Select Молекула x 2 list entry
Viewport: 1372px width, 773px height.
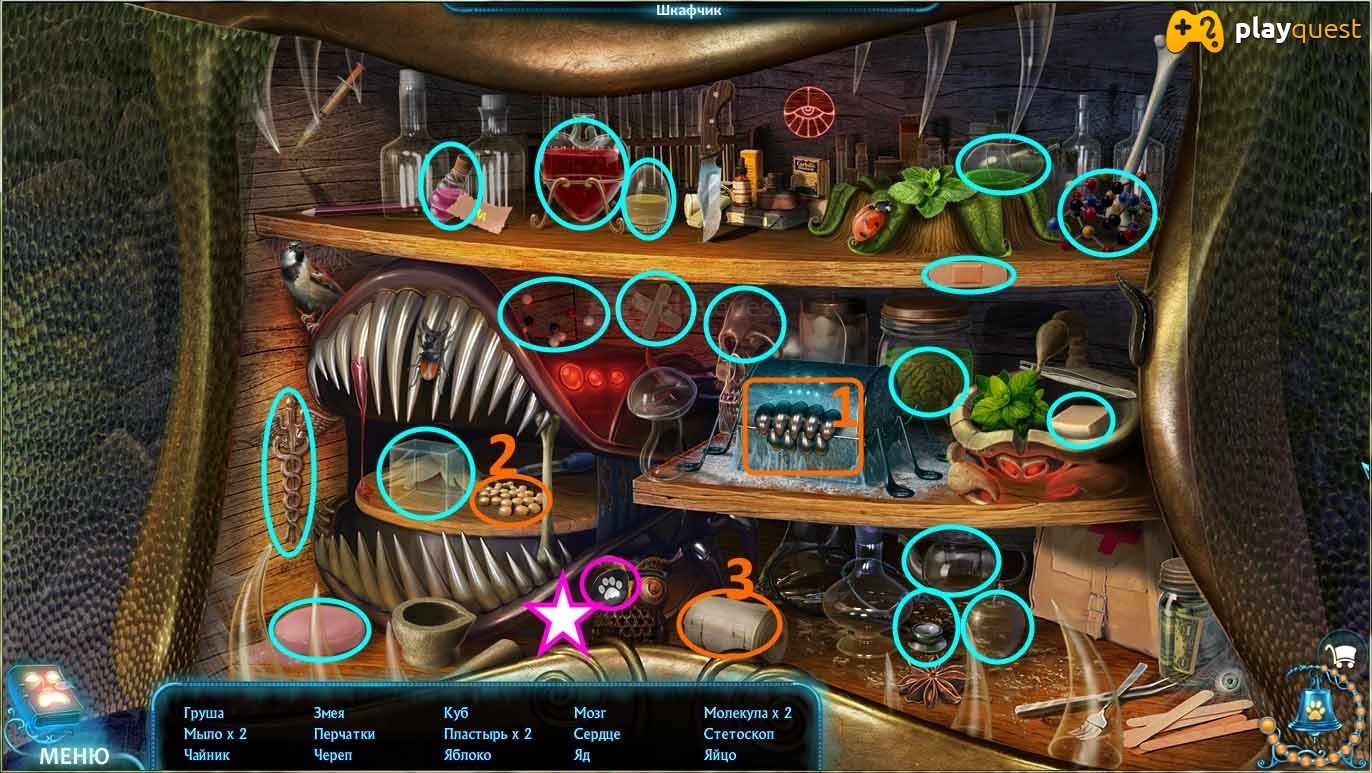coord(747,713)
